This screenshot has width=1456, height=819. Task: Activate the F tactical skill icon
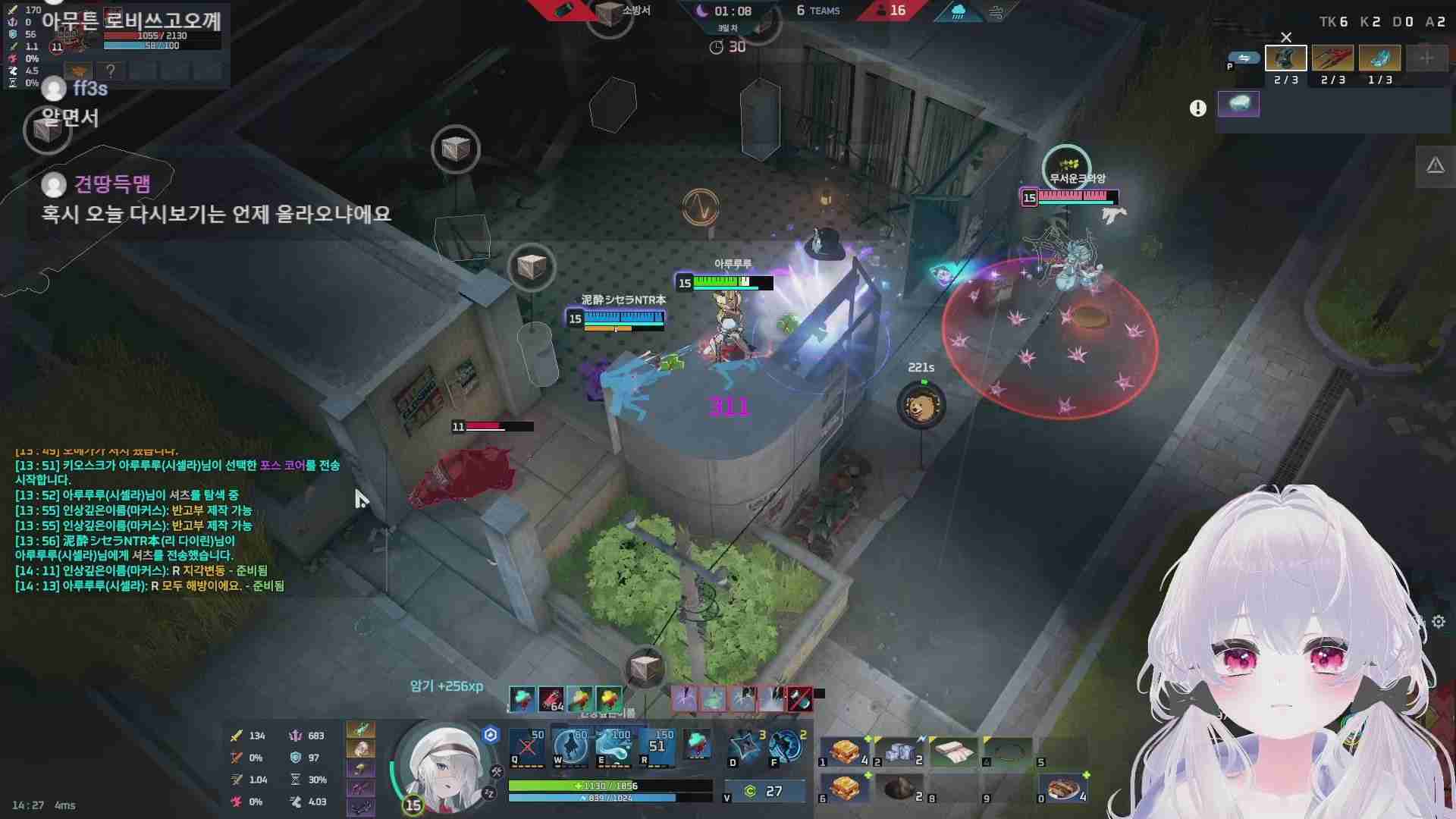786,747
